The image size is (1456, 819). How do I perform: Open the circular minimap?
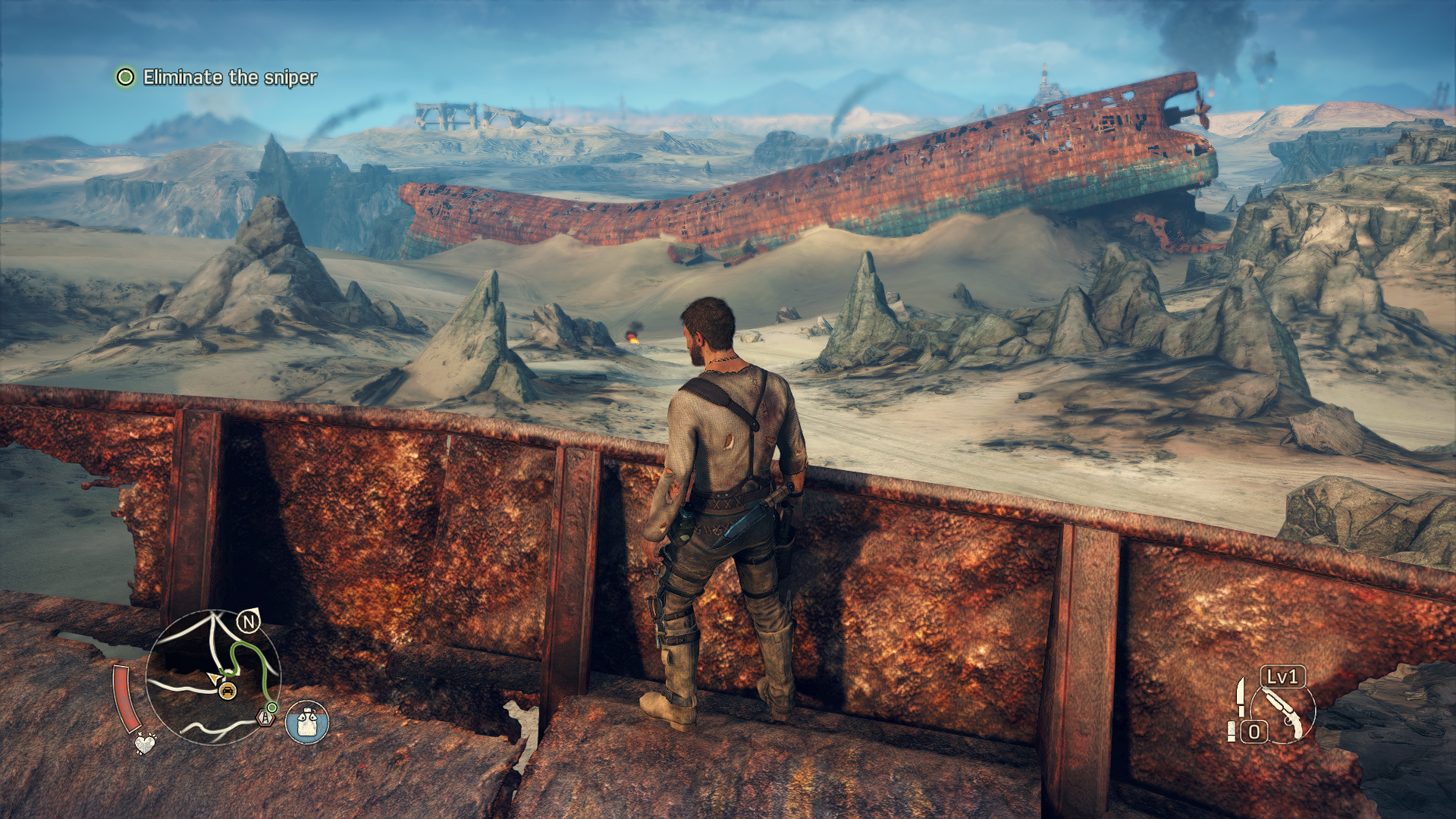[212, 677]
